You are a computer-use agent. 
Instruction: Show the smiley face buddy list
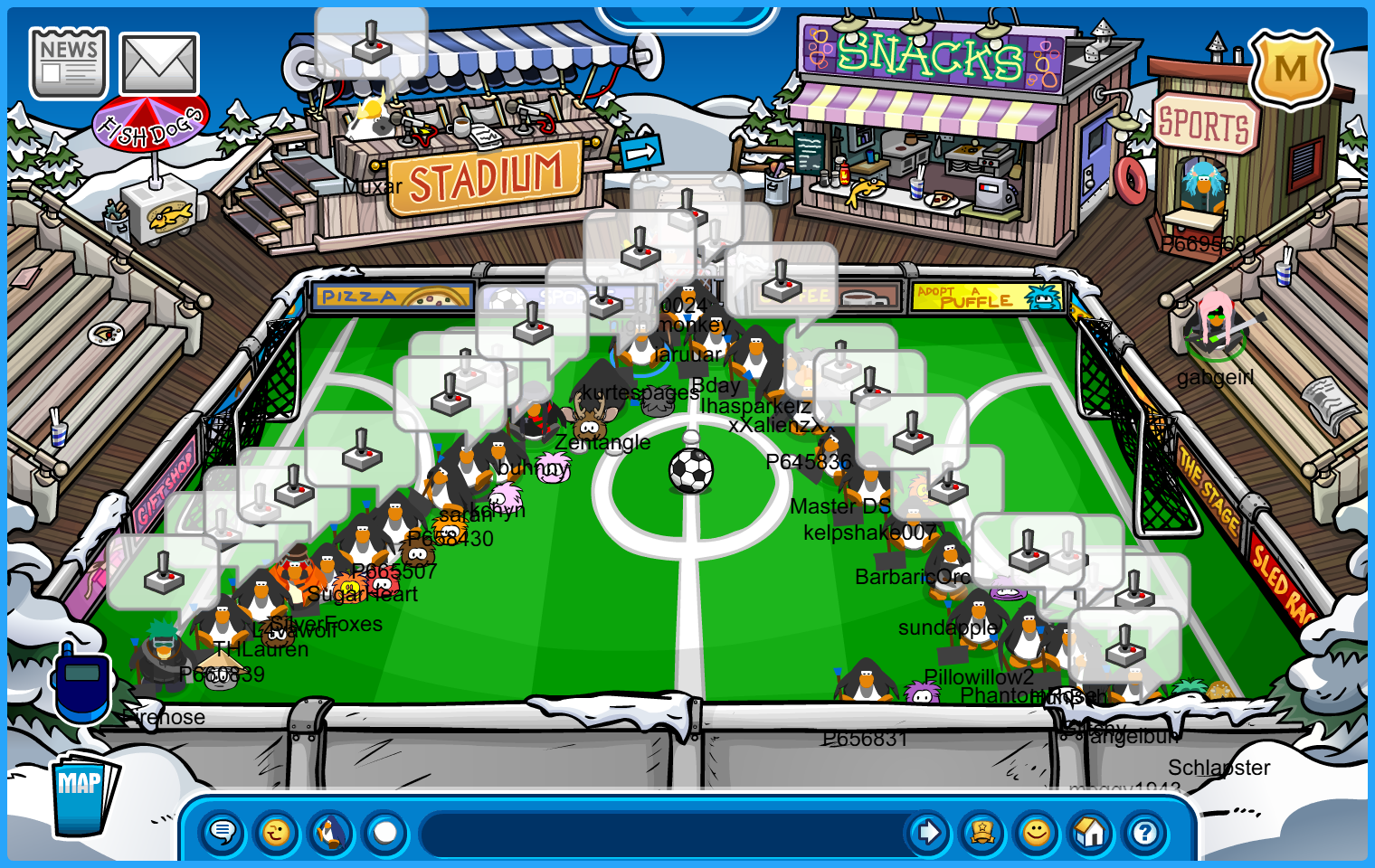[x=1037, y=832]
